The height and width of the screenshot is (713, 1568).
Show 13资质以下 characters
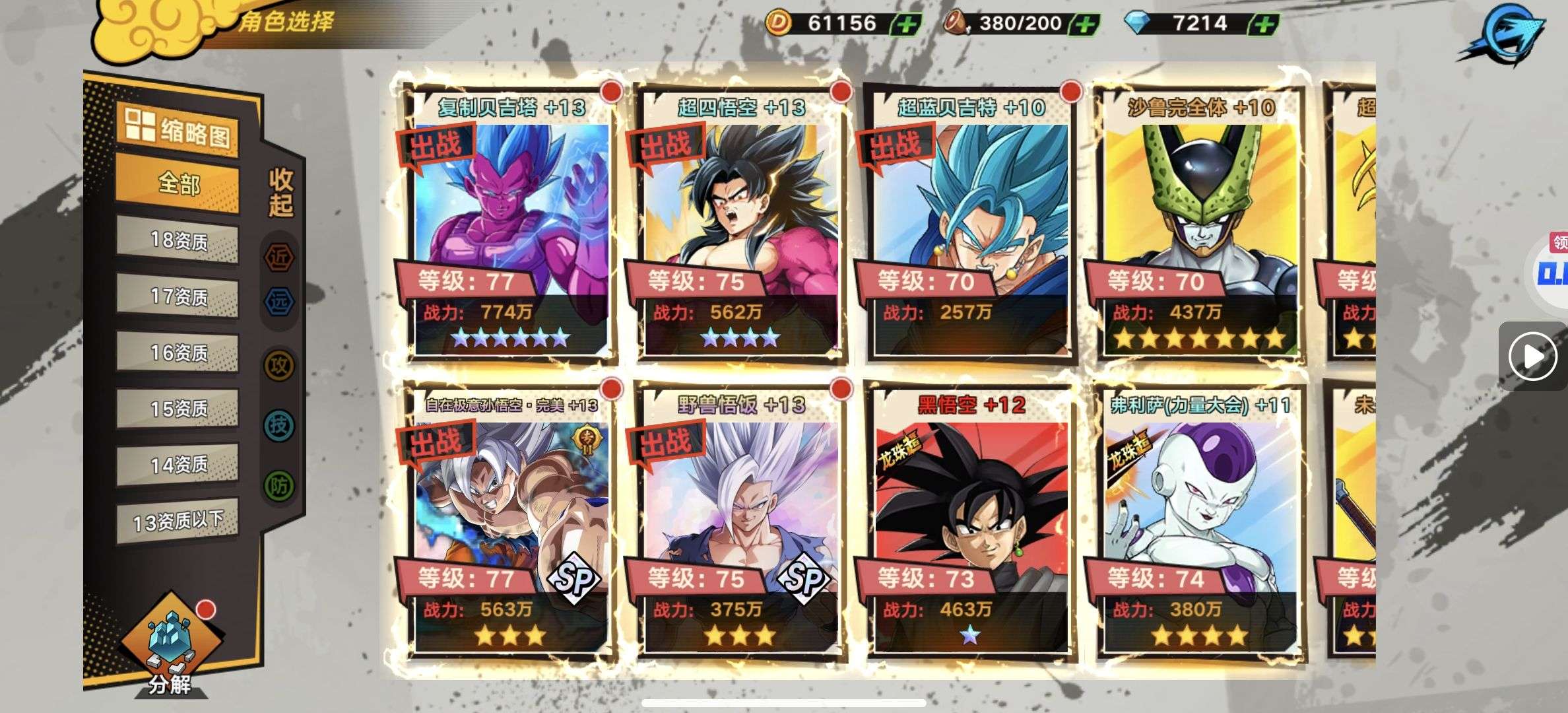coord(178,522)
